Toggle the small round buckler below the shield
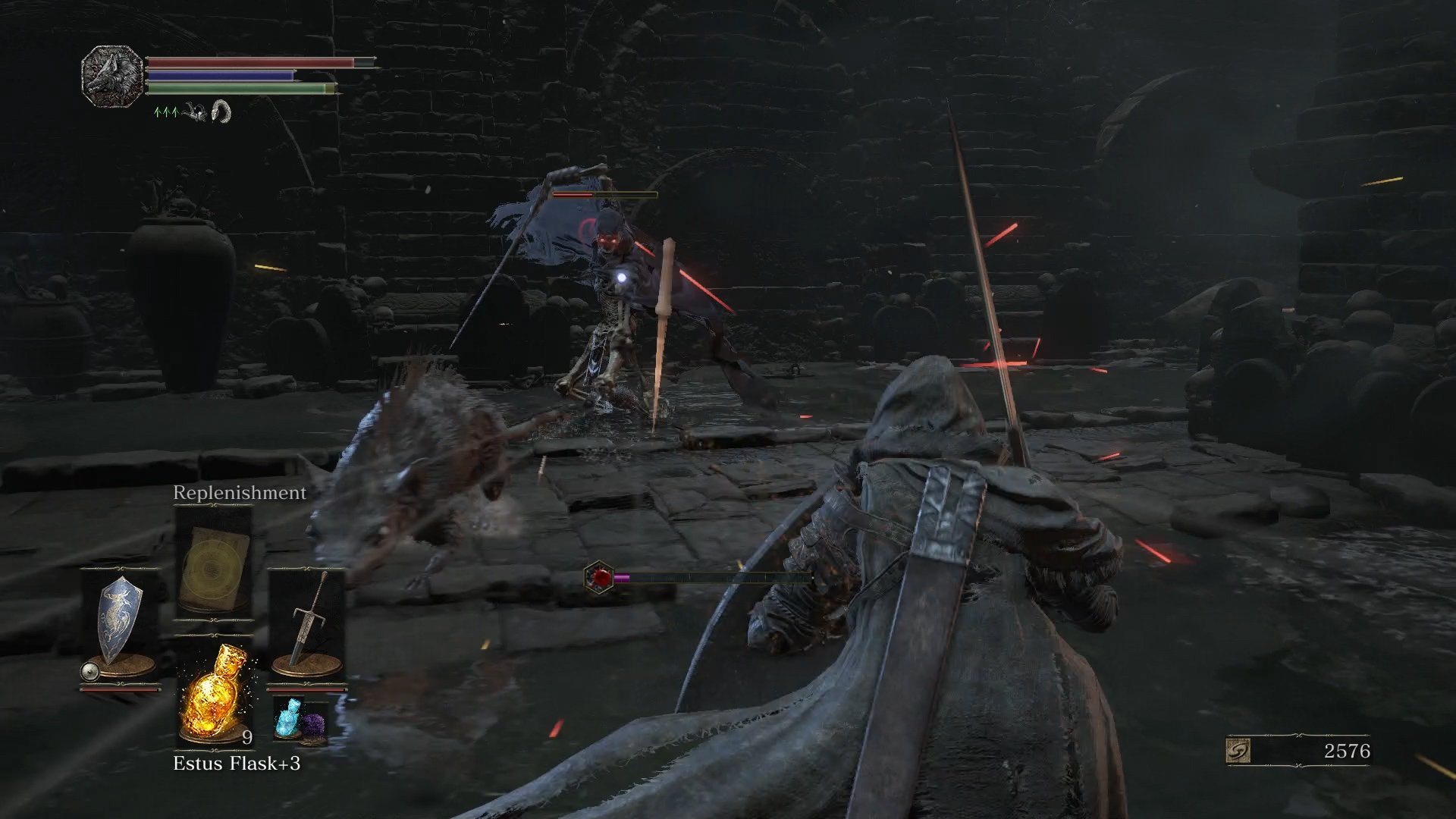Screen dimensions: 1456x819 (x=89, y=671)
